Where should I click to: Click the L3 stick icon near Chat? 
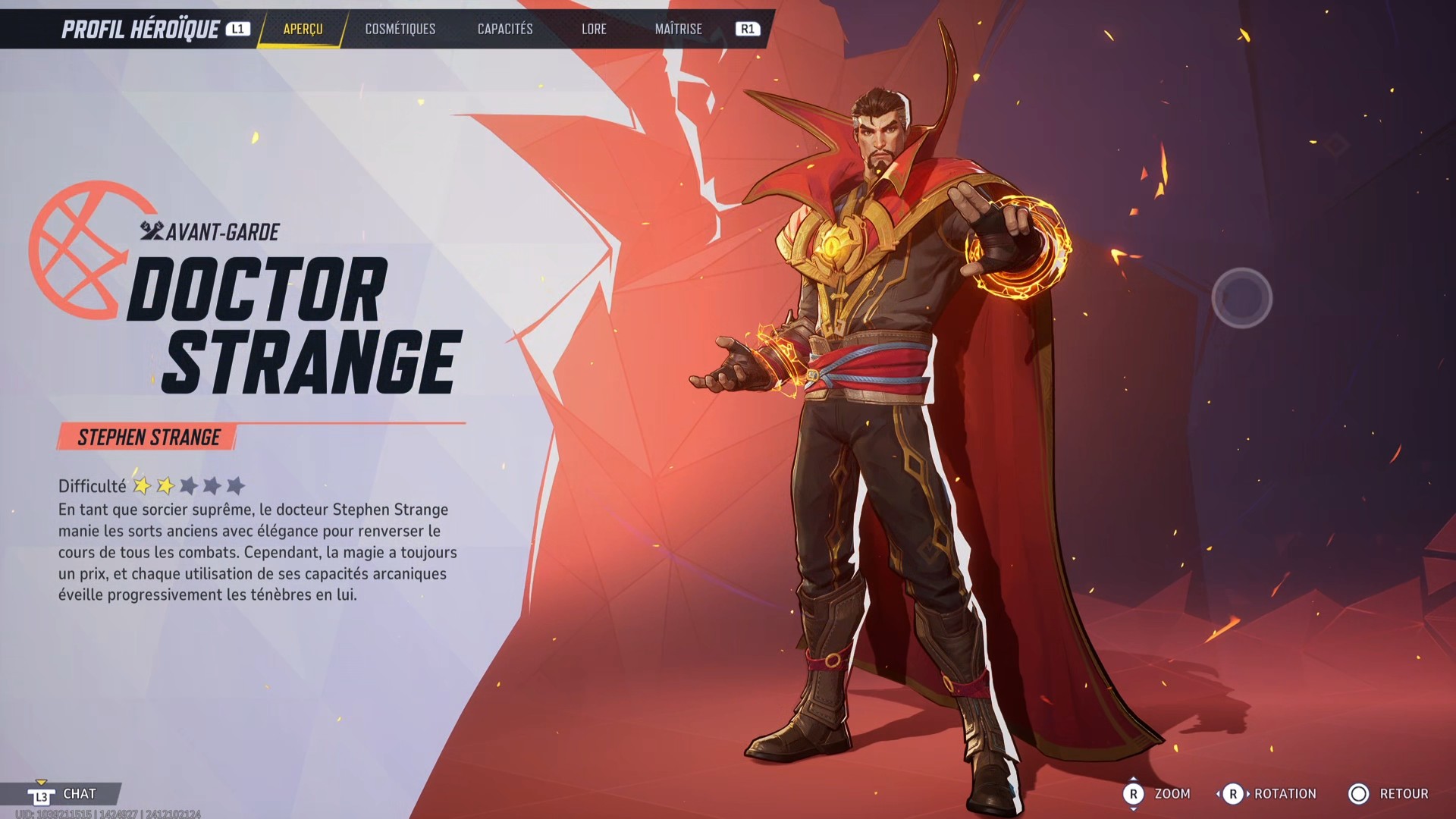(43, 794)
